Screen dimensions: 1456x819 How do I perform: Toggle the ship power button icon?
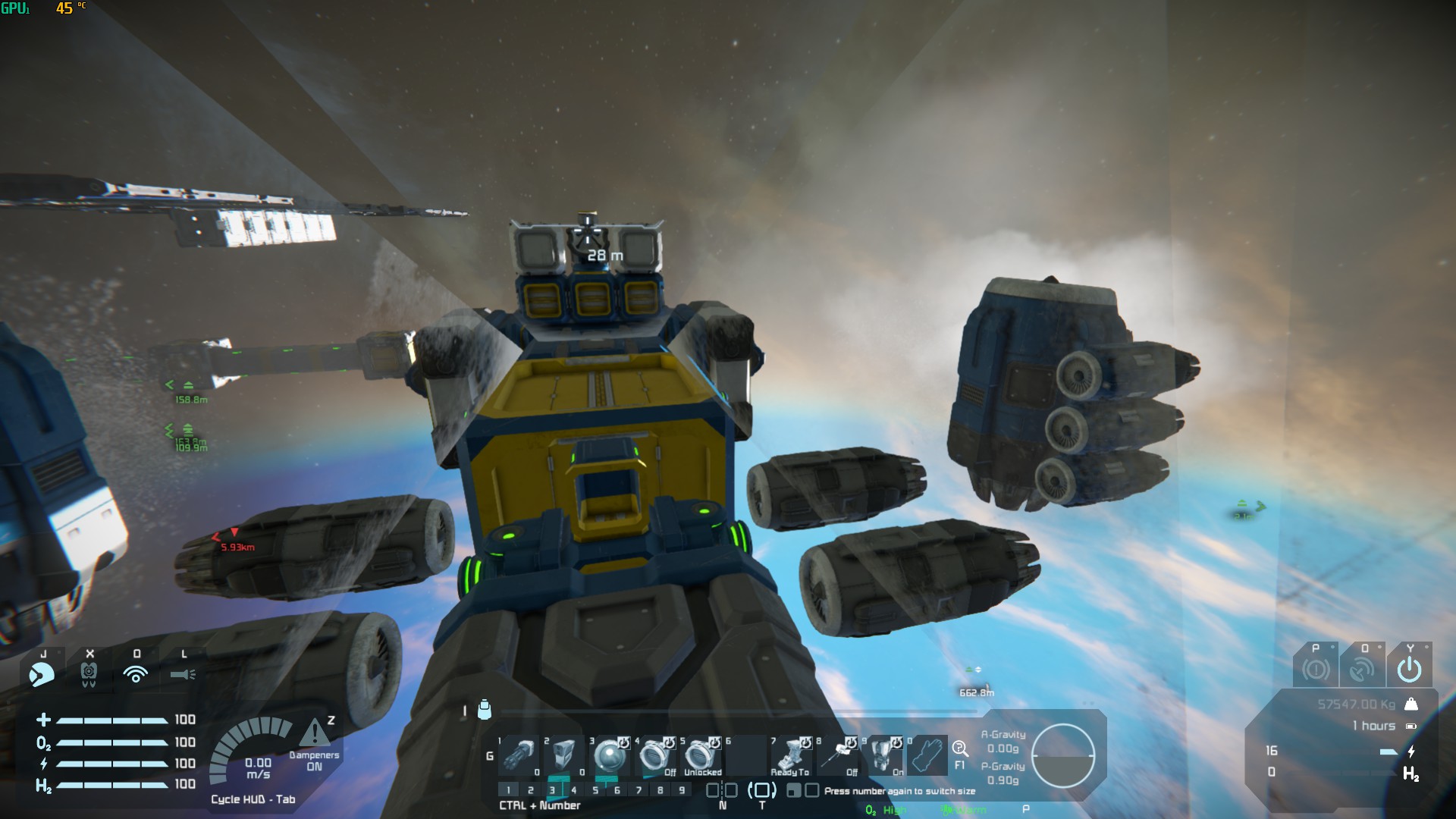point(1409,670)
